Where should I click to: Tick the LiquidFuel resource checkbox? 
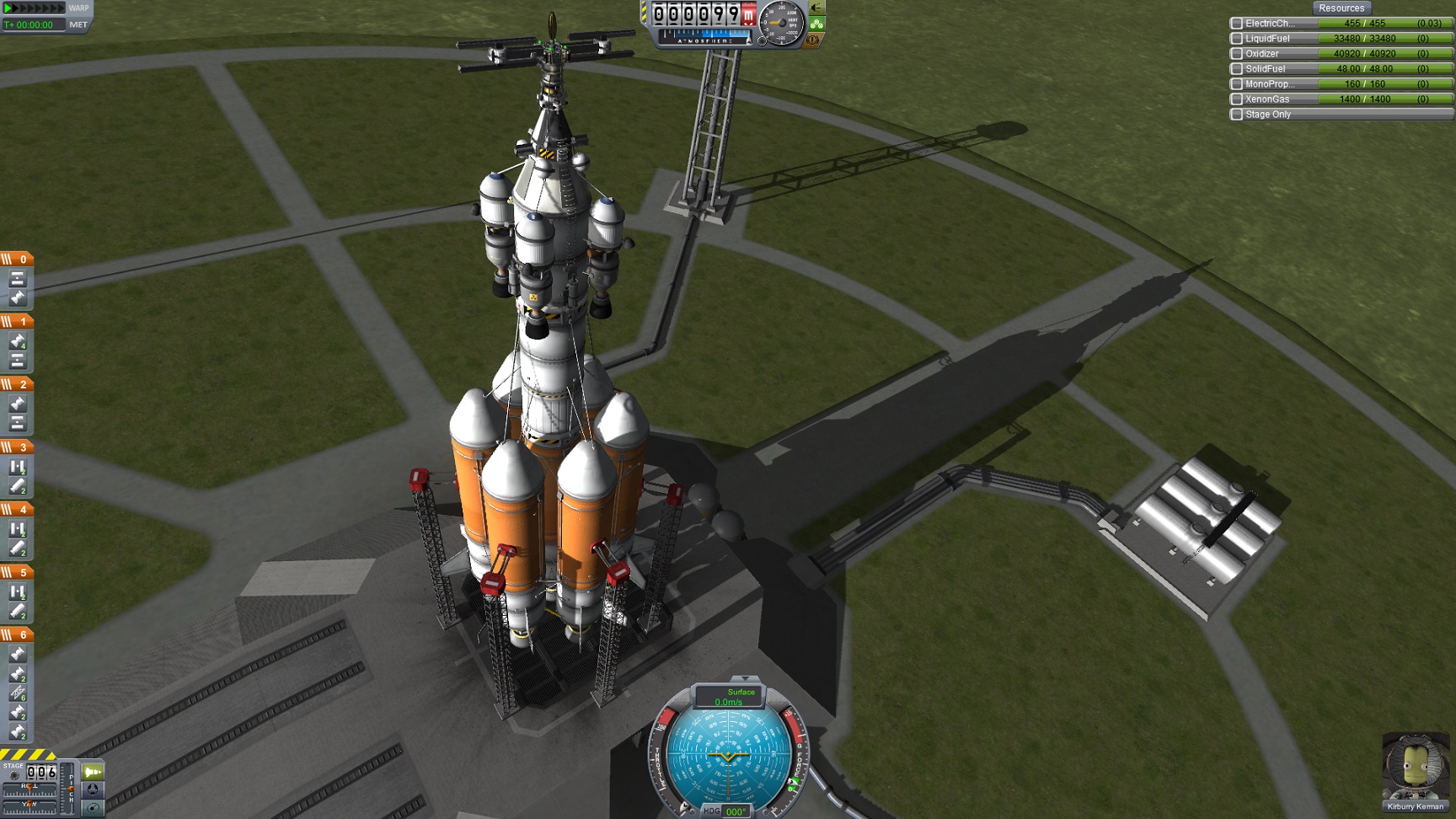click(1237, 39)
